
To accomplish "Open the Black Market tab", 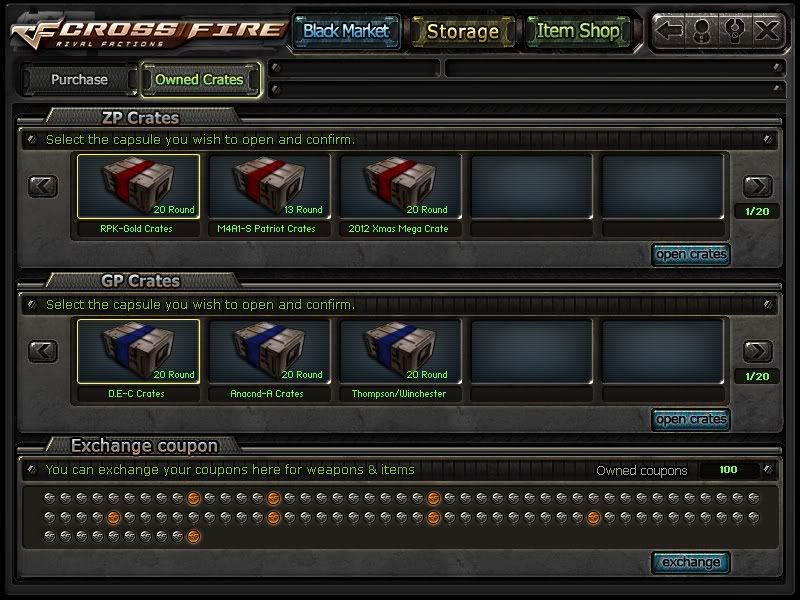I will click(x=346, y=31).
